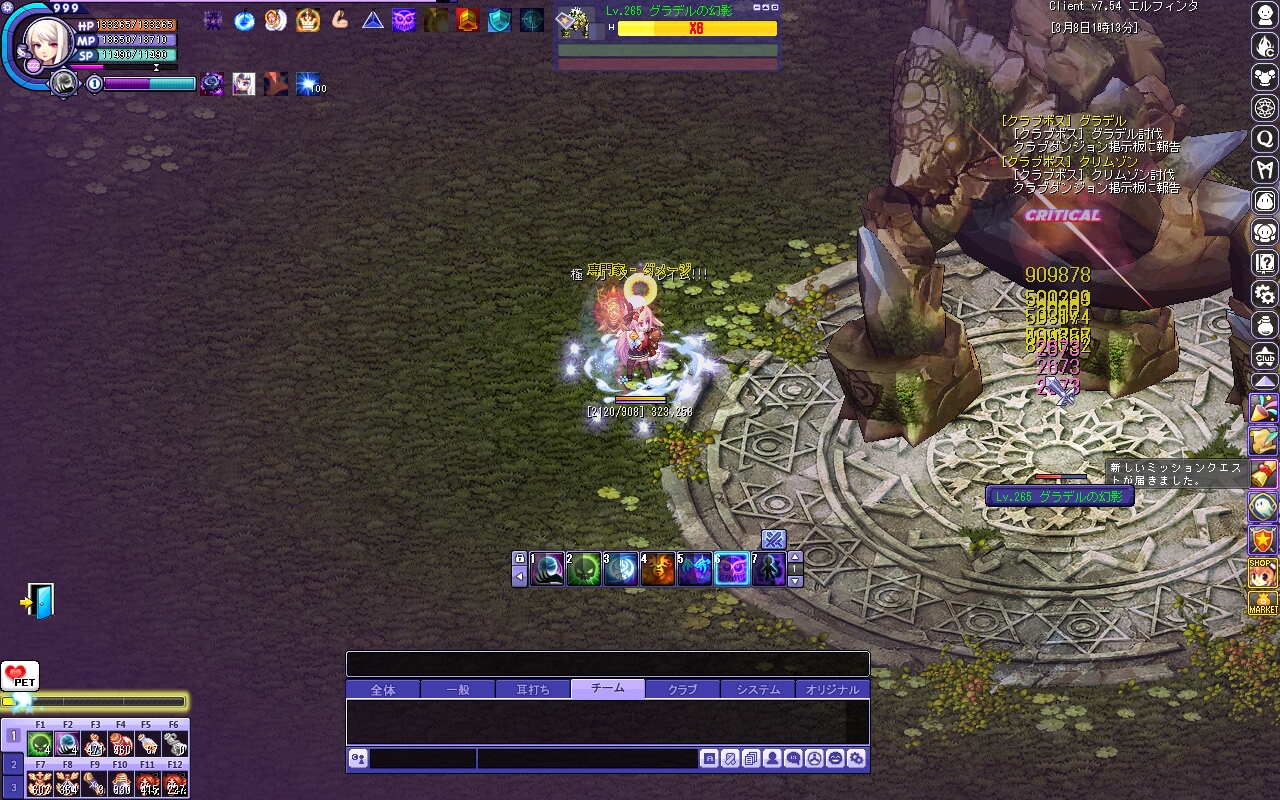Use the F4 red potion slot

click(x=122, y=744)
